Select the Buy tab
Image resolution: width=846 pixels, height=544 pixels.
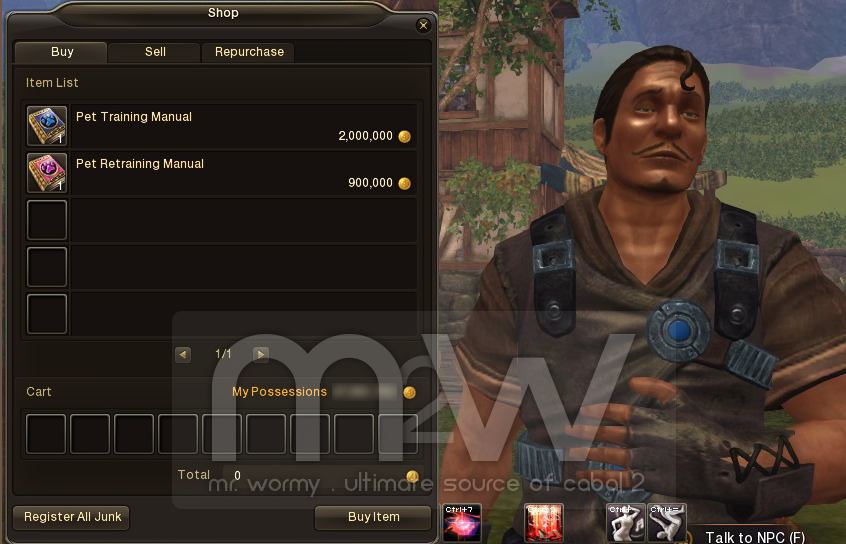pos(62,52)
